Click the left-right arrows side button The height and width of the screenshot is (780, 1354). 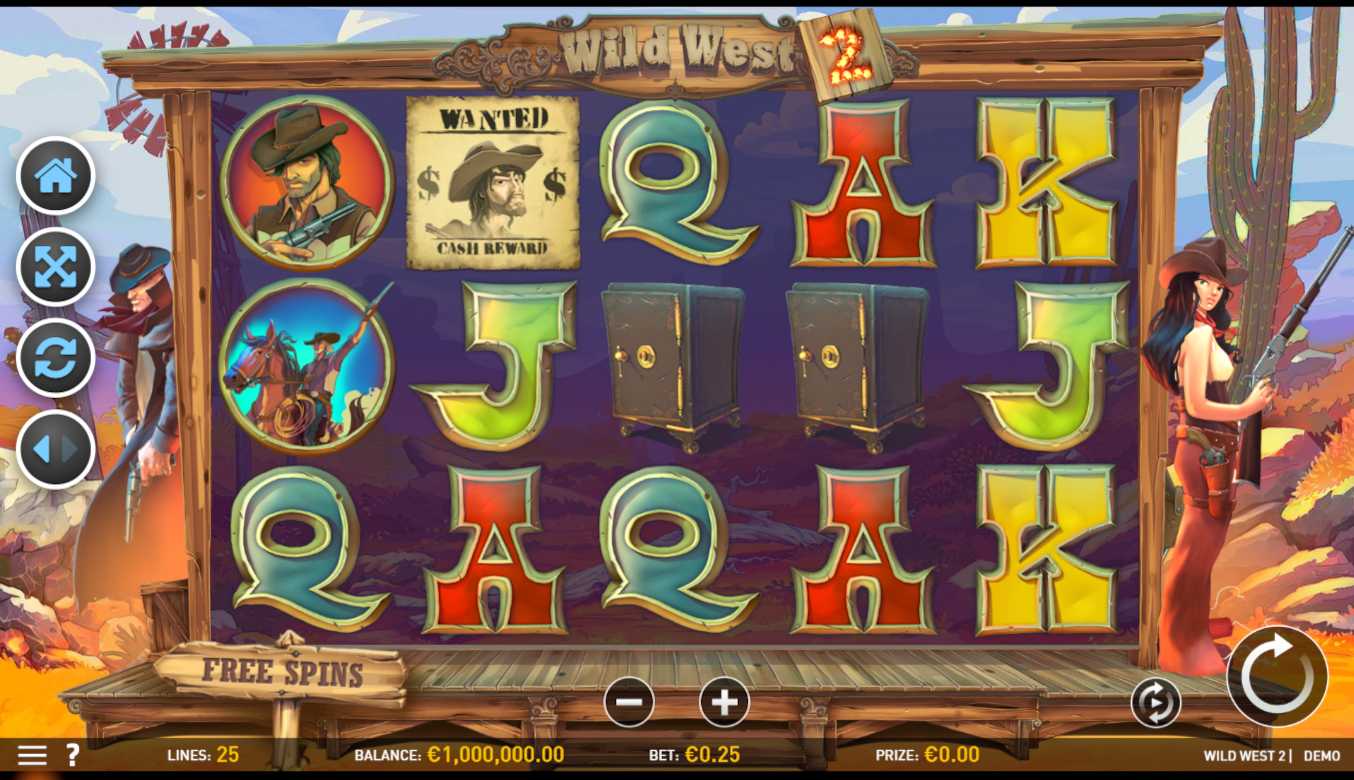click(x=56, y=449)
